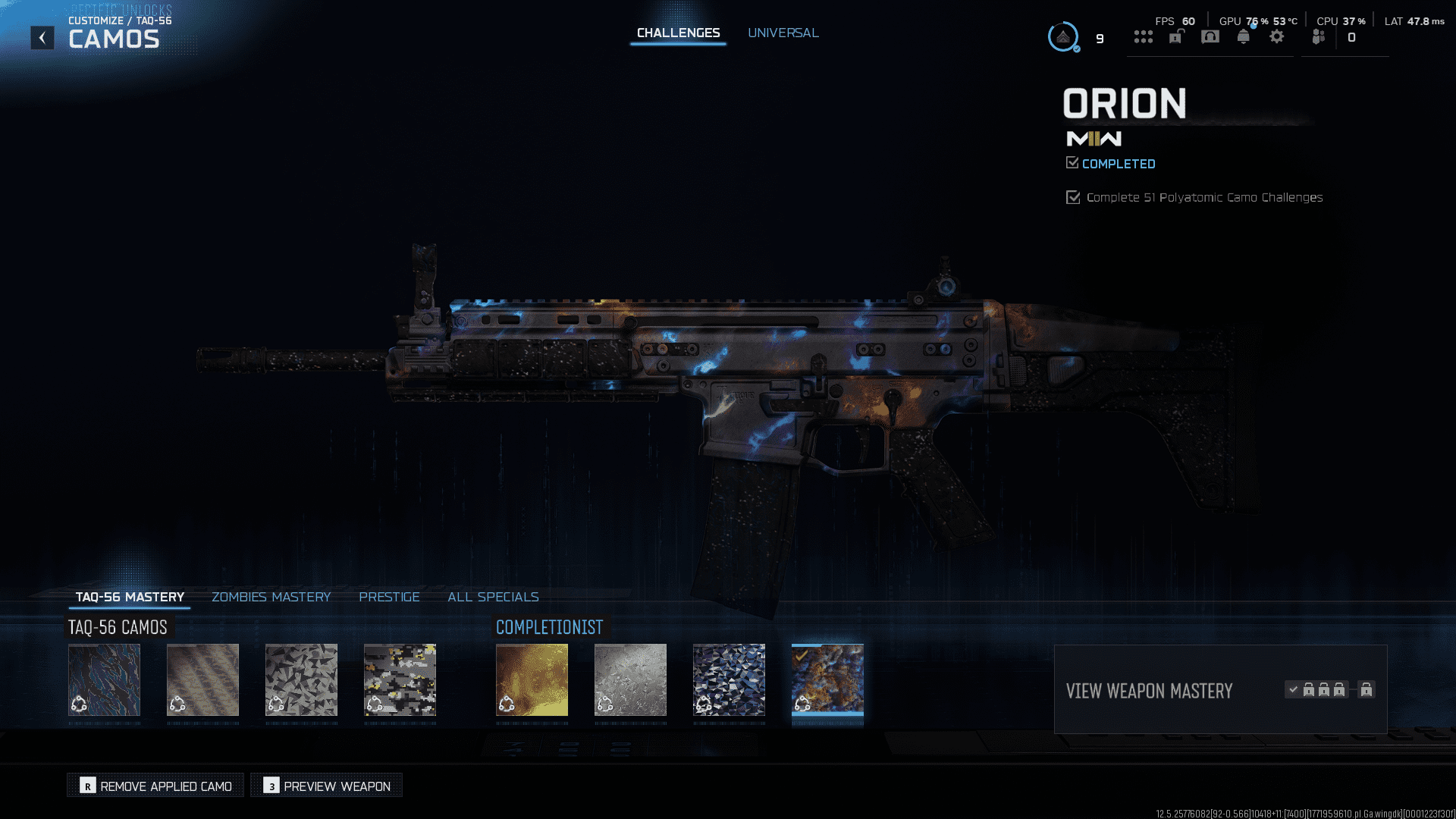Open the Universal camos tab

[783, 33]
